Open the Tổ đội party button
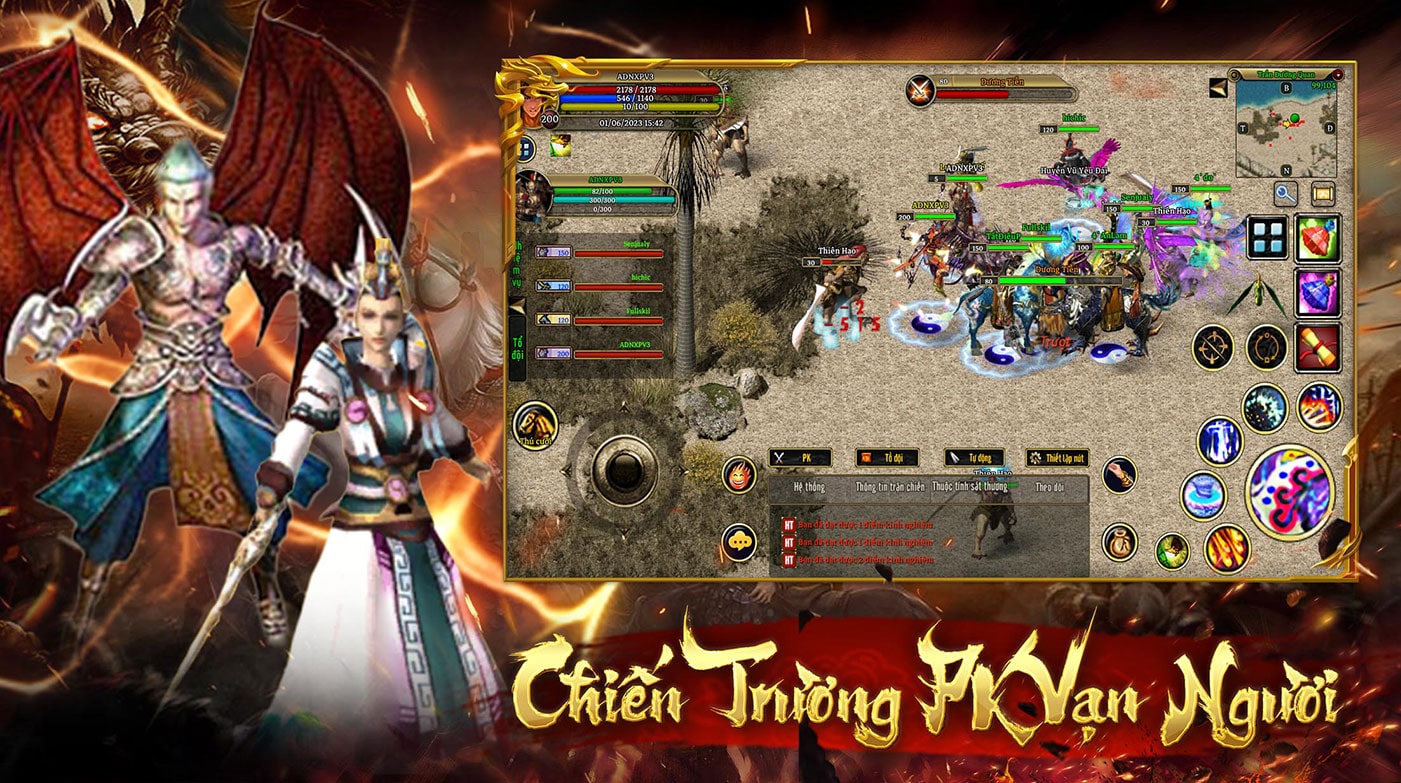This screenshot has height=783, width=1401. click(887, 458)
